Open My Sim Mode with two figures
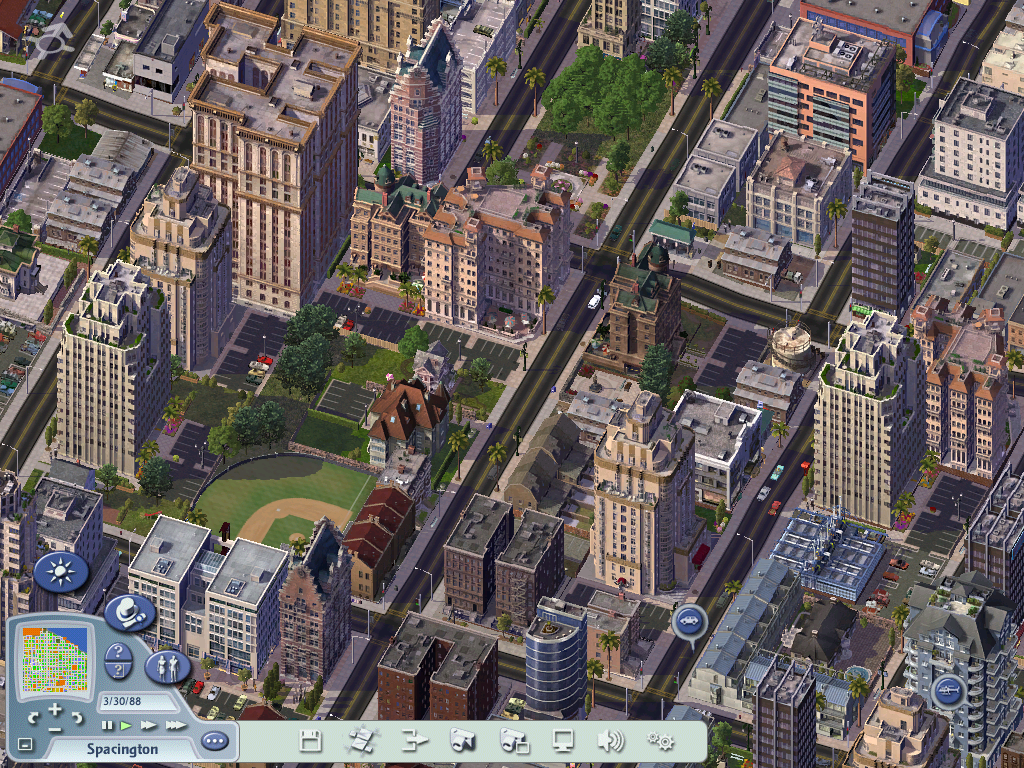This screenshot has width=1024, height=768. 167,664
